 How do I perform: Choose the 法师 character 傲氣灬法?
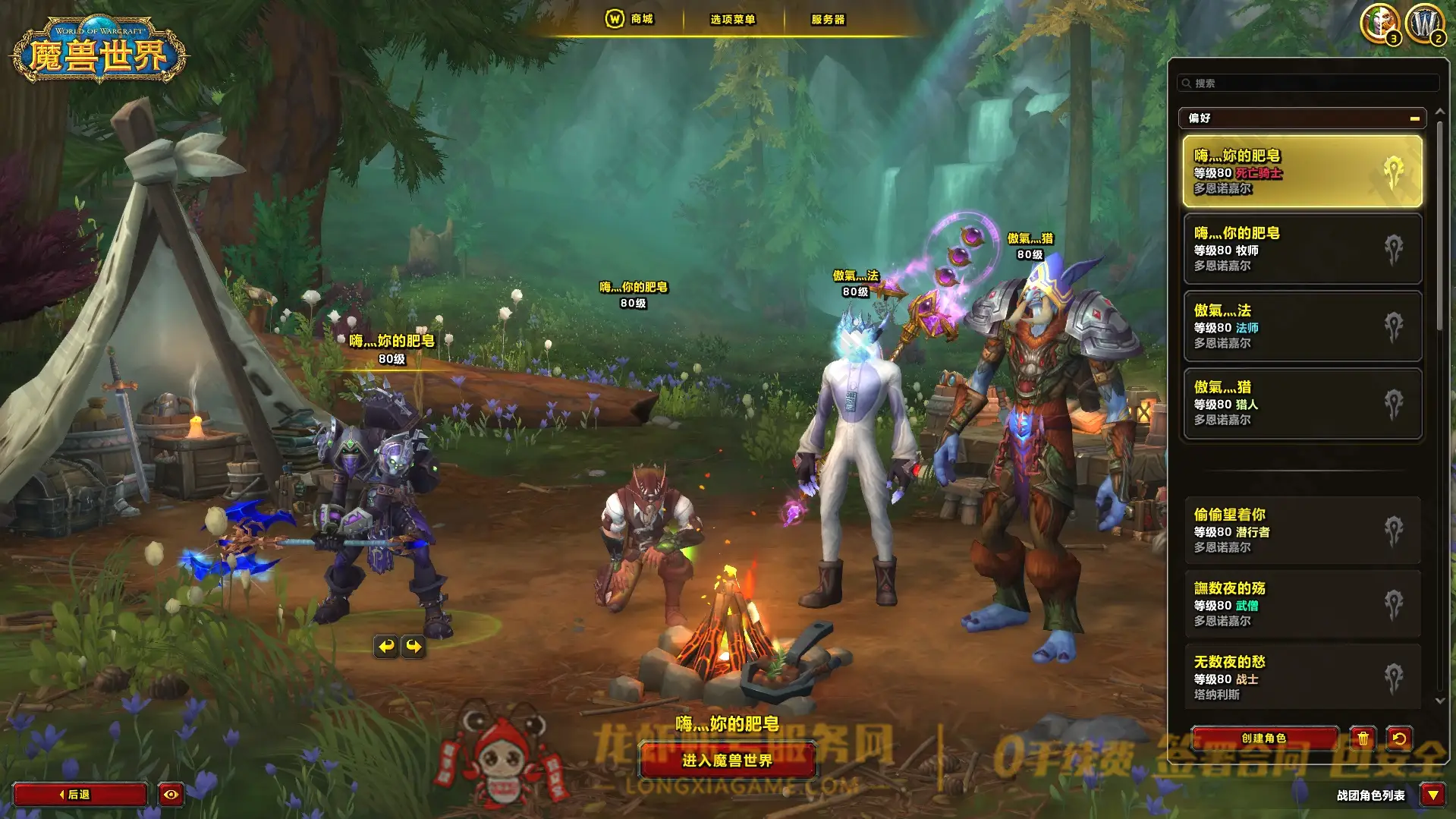(x=1302, y=326)
